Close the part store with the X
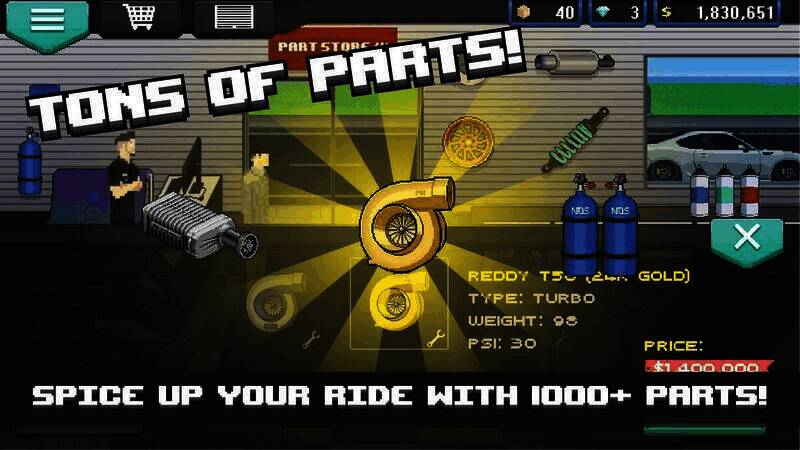800x450 pixels. coord(745,239)
